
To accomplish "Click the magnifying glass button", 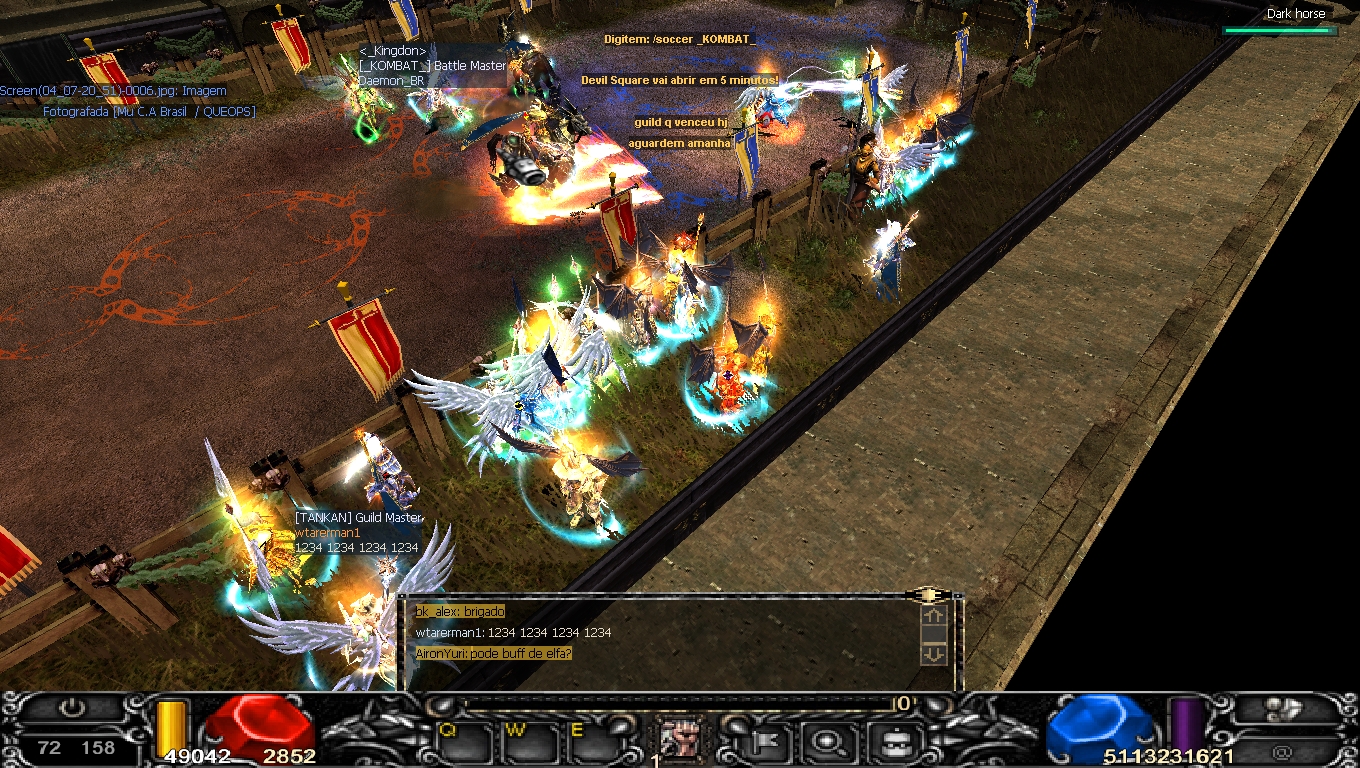I will (829, 741).
